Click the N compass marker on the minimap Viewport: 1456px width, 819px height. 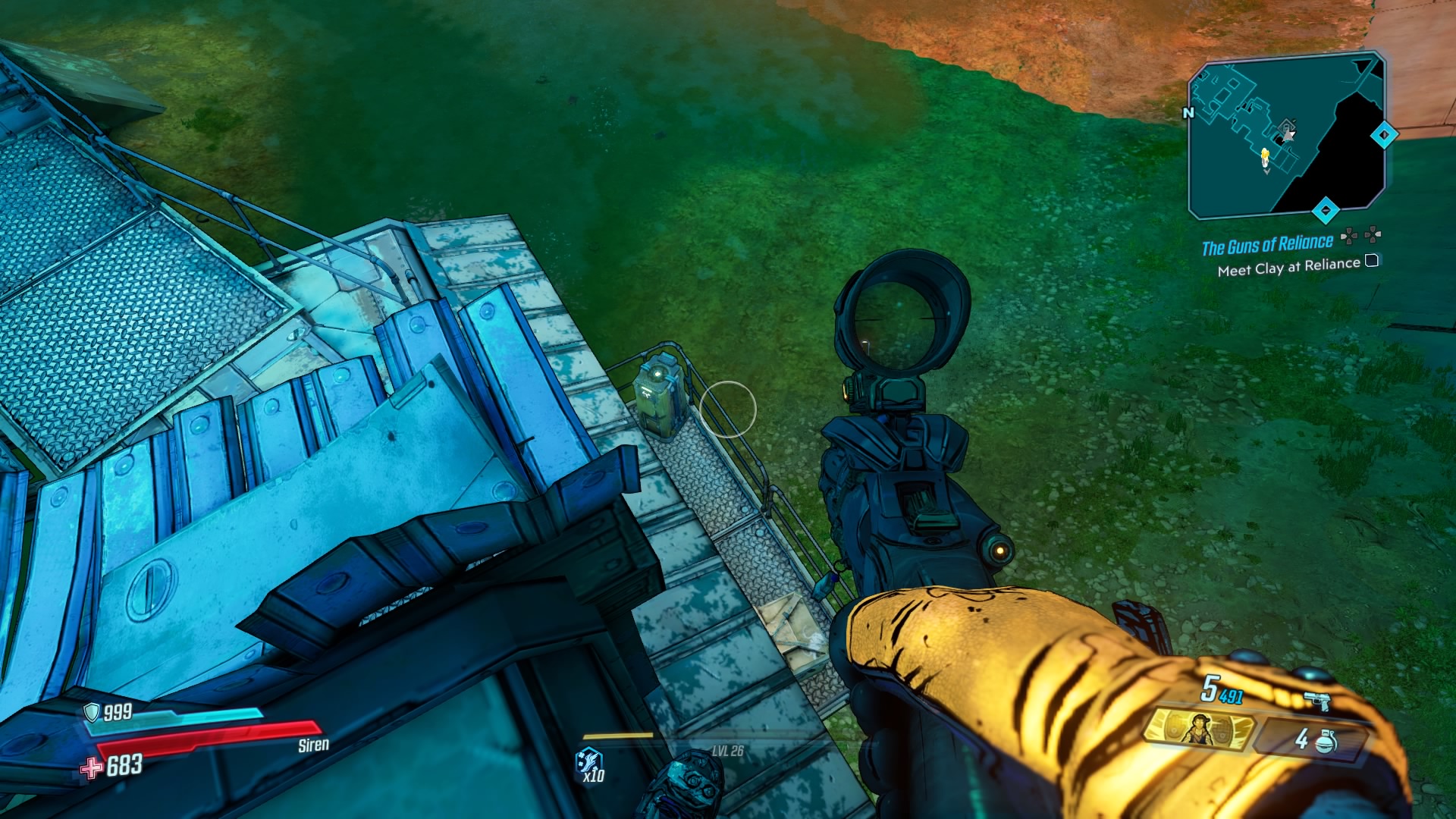tap(1188, 112)
